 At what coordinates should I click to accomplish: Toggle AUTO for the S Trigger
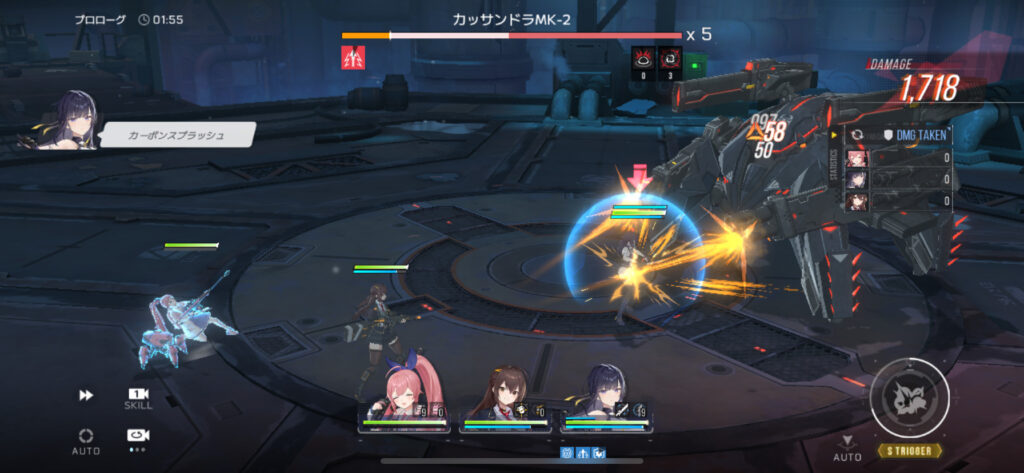847,447
